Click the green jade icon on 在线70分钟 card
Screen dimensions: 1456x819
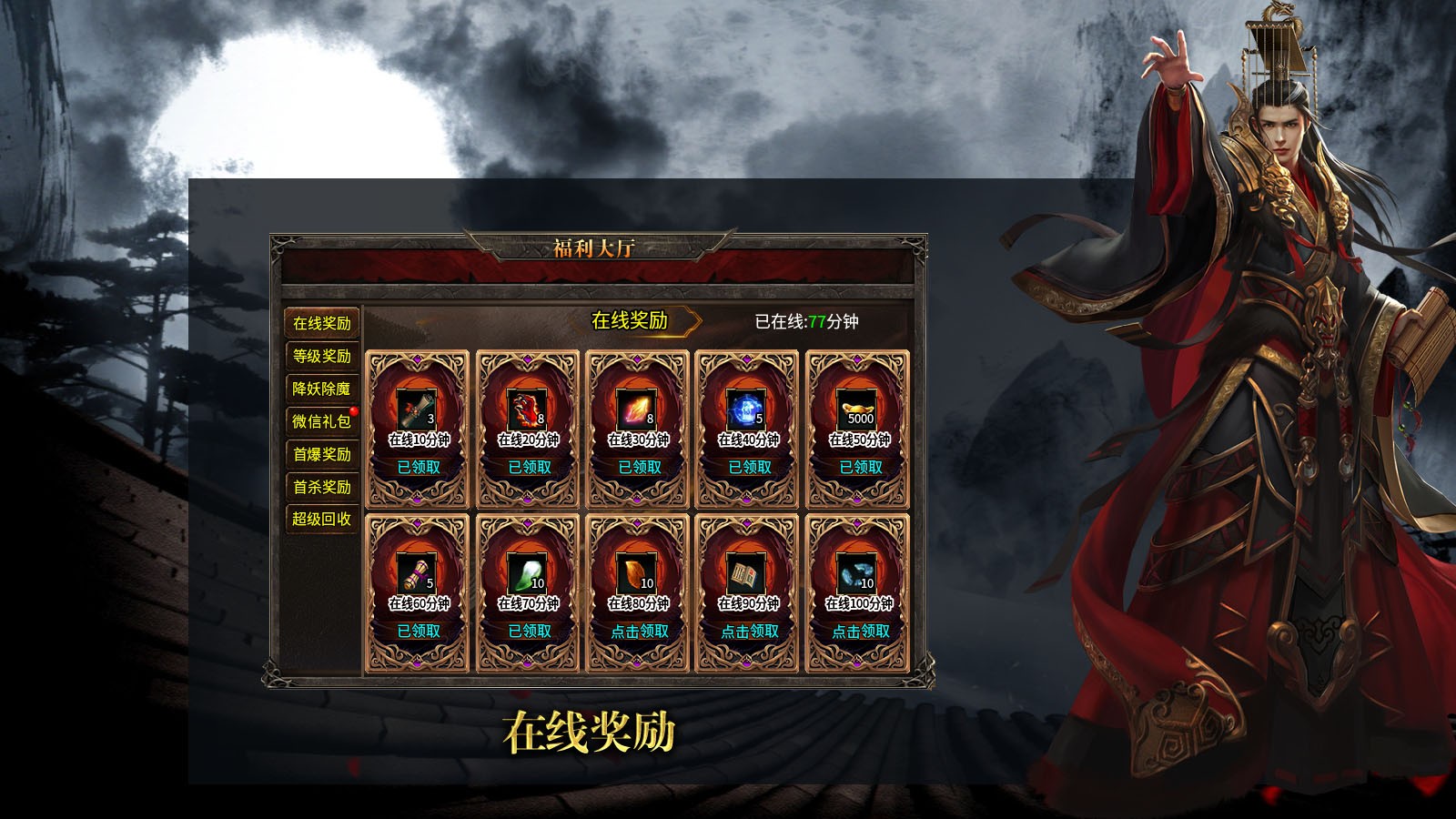pyautogui.click(x=528, y=573)
